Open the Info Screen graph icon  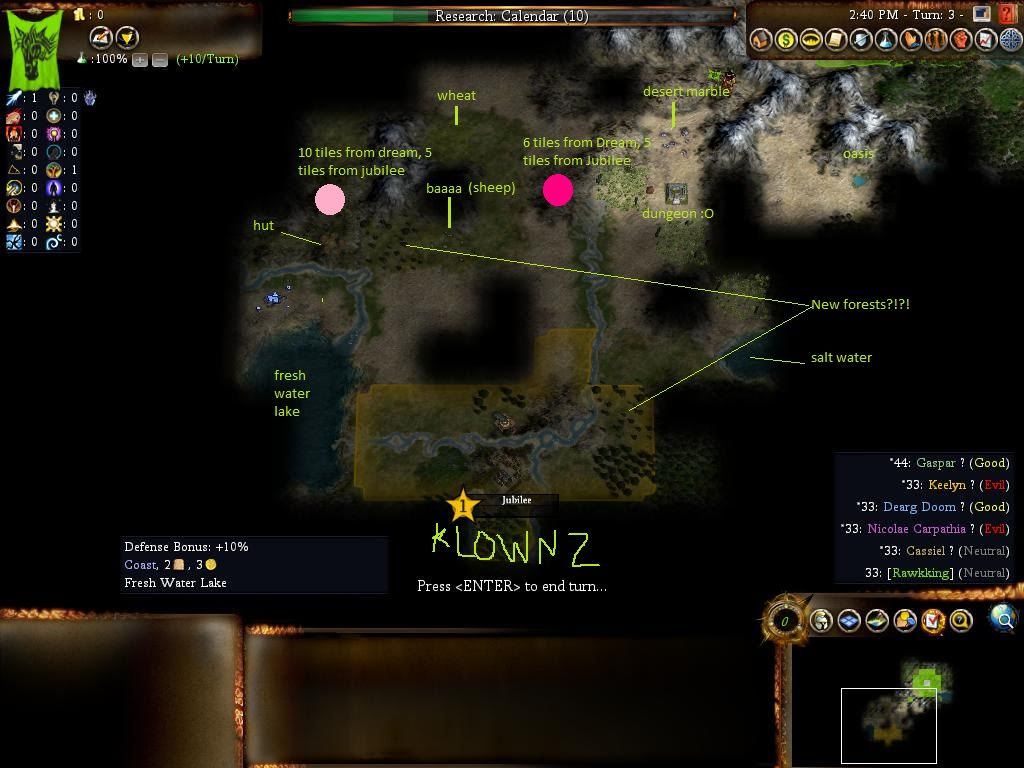click(986, 40)
